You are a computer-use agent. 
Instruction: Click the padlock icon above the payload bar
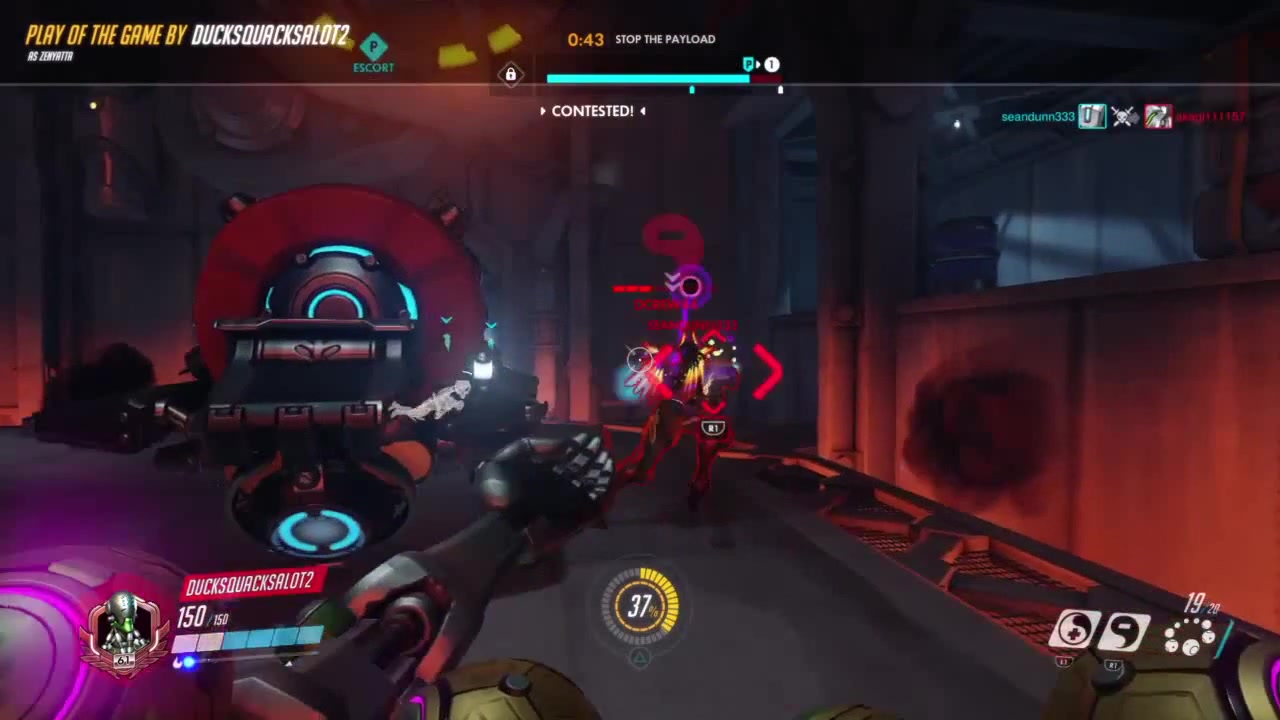(510, 74)
